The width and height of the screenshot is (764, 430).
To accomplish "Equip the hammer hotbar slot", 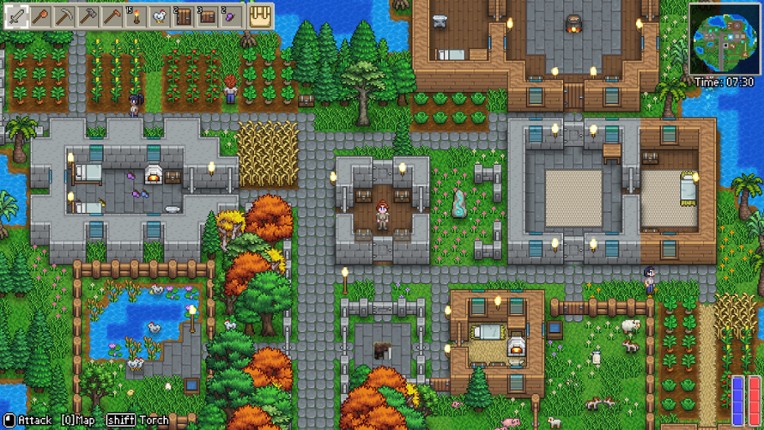I will 88,16.
